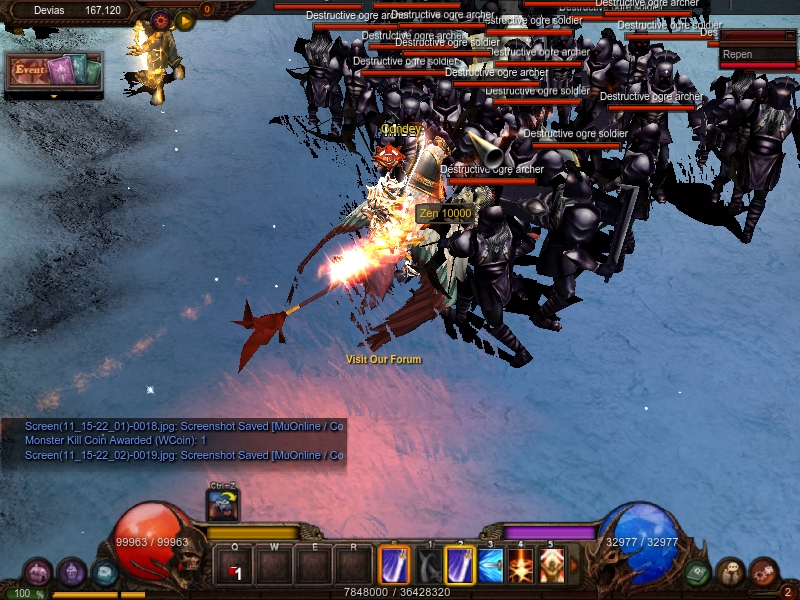The height and width of the screenshot is (600, 800).
Task: Choose the highlighted blade skill in slot 2
Action: pos(460,566)
